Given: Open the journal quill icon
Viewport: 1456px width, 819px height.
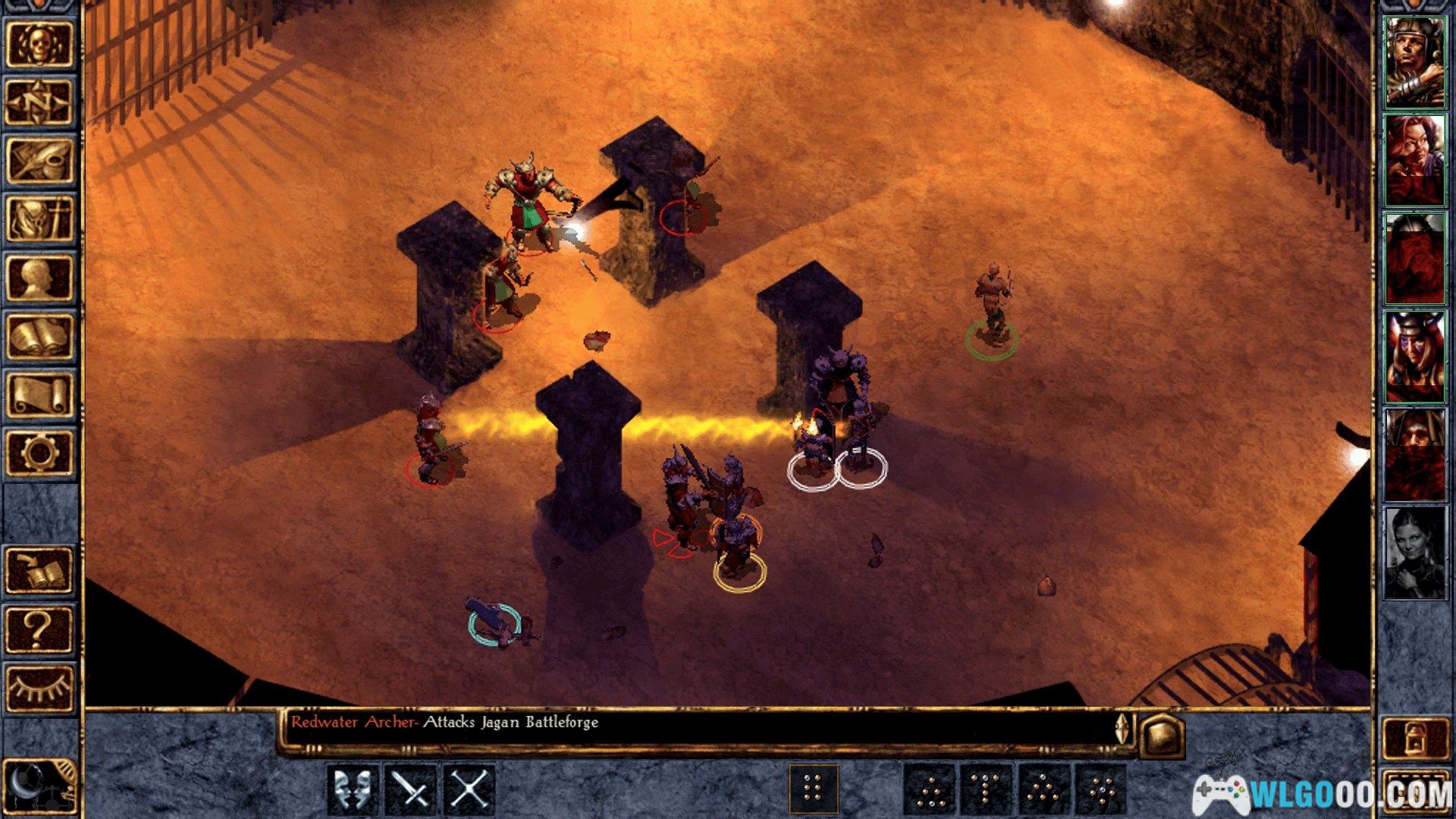Looking at the screenshot, I should (39, 161).
